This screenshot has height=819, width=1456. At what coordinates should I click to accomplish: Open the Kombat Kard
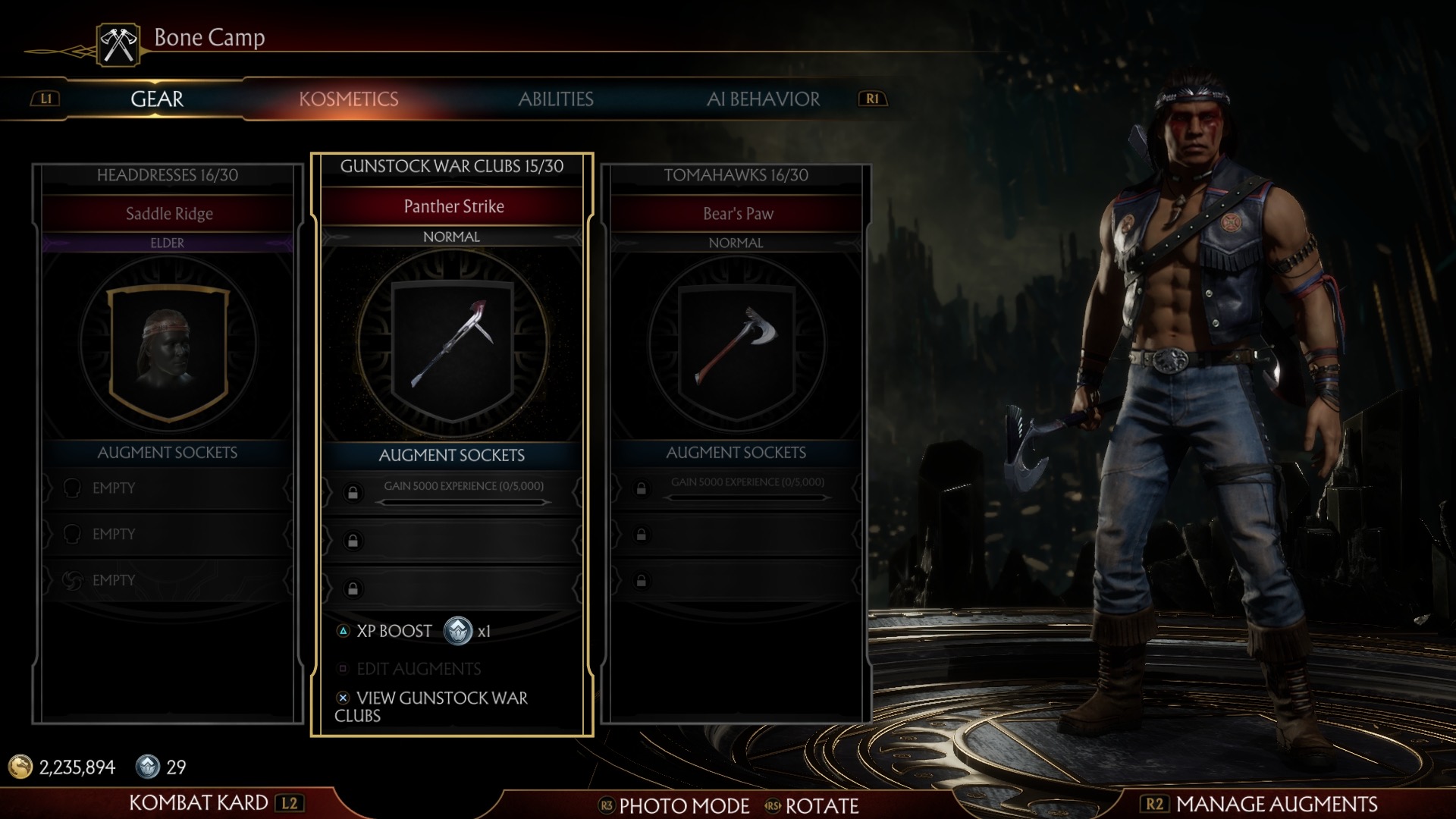(x=199, y=802)
